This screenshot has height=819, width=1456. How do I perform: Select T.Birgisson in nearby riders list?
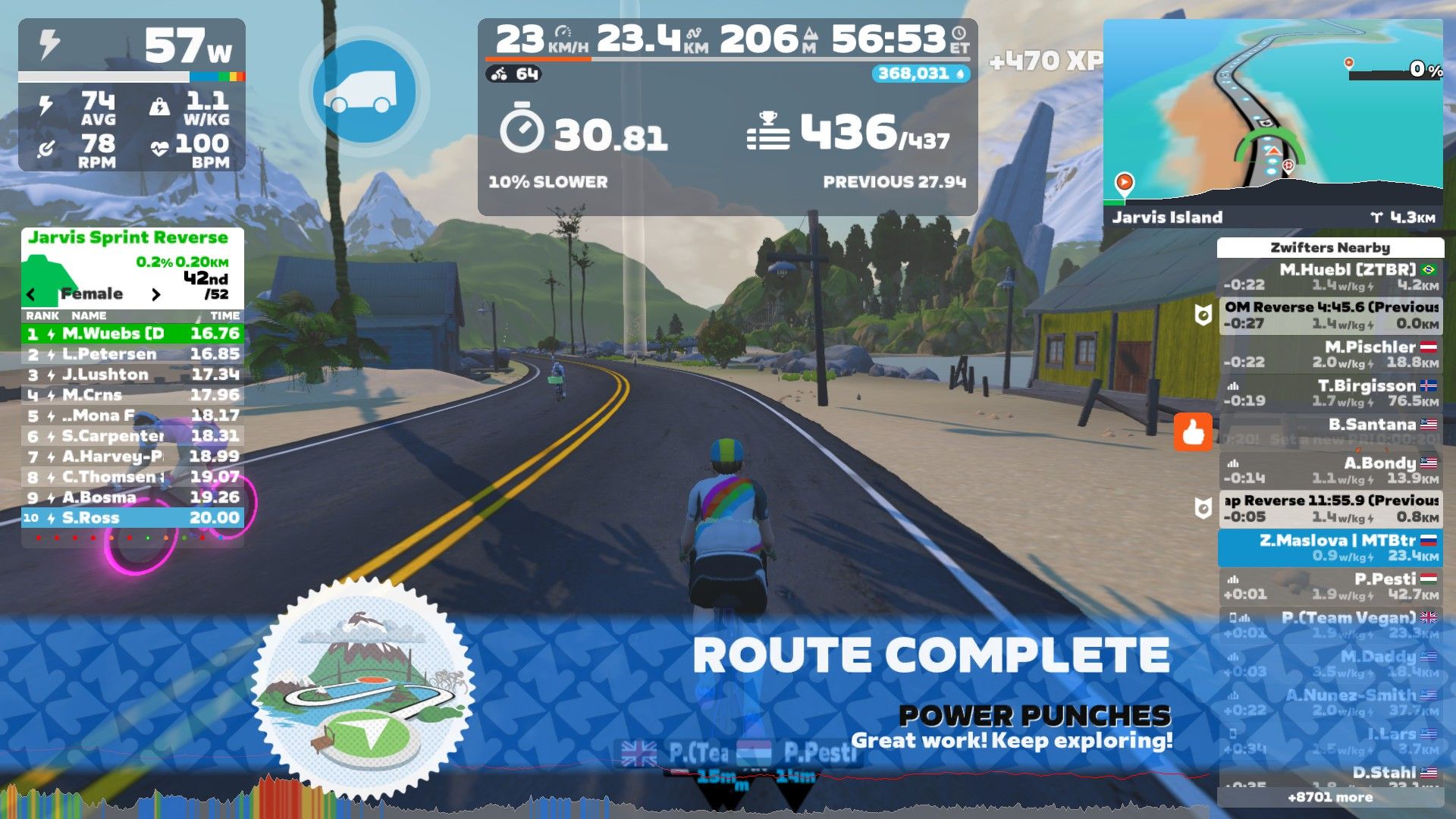pos(1330,393)
